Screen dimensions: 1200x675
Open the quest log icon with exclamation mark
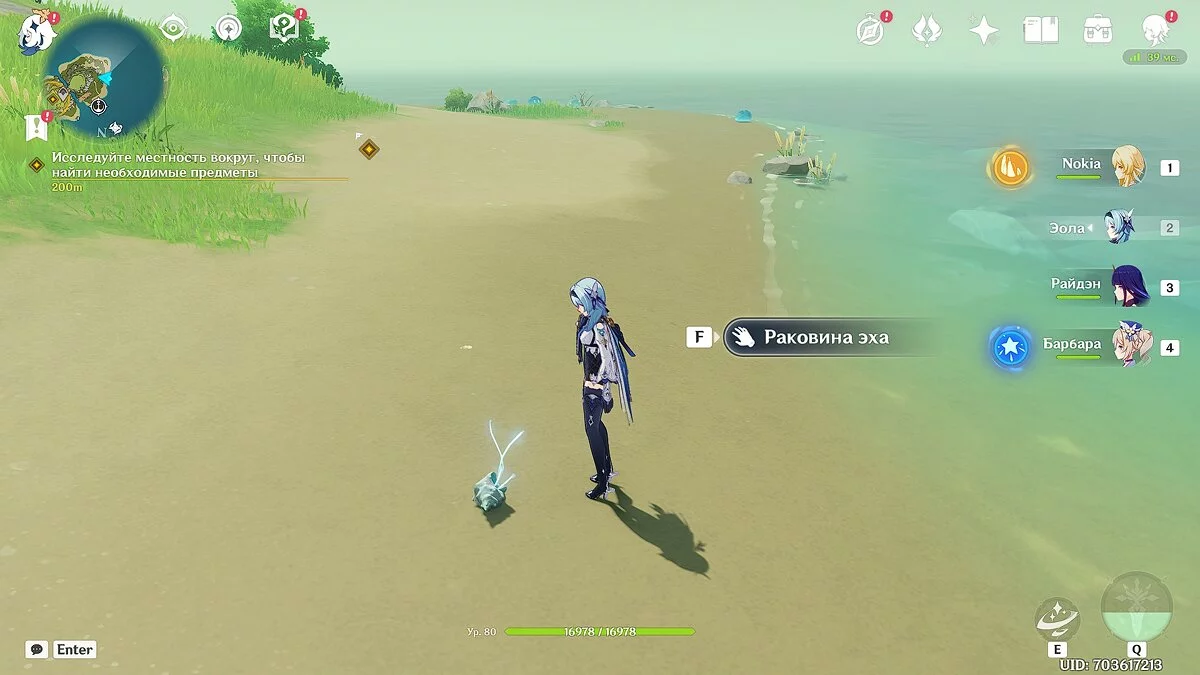[37, 126]
